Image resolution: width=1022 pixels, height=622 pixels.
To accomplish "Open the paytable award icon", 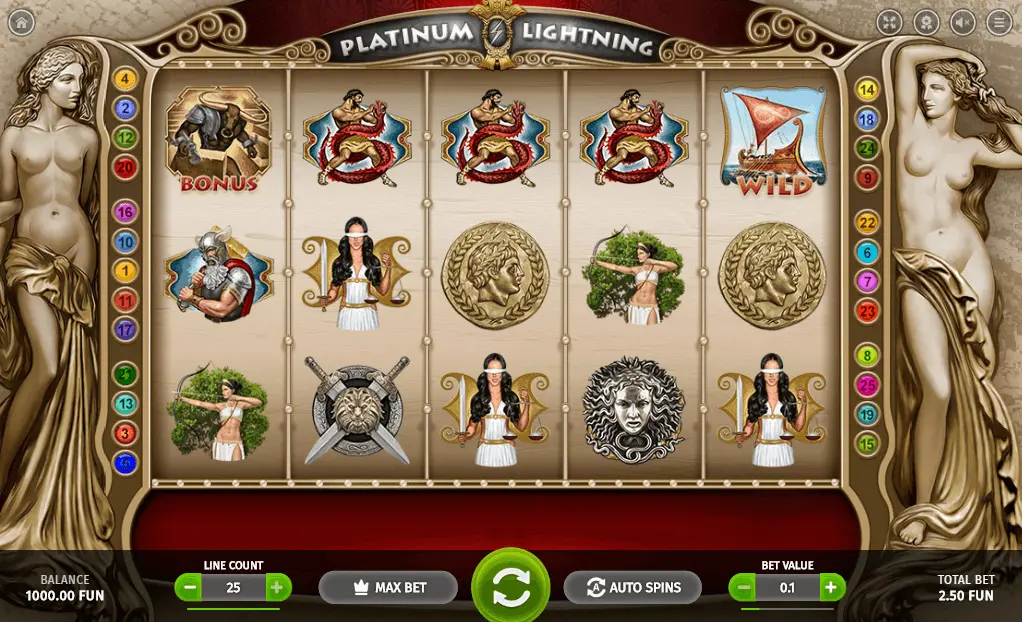I will click(x=926, y=22).
